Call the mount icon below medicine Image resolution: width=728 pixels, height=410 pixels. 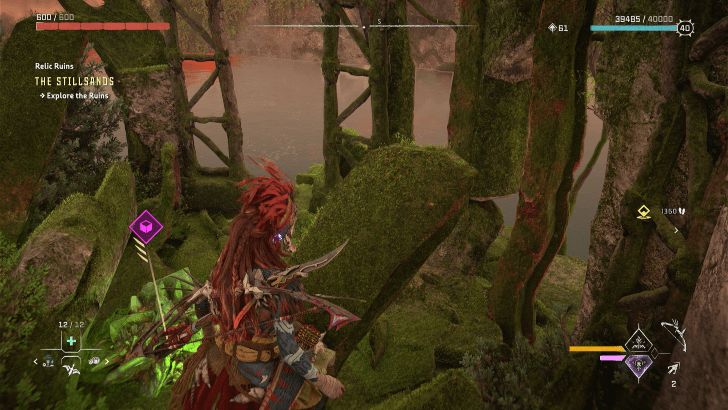coord(70,371)
